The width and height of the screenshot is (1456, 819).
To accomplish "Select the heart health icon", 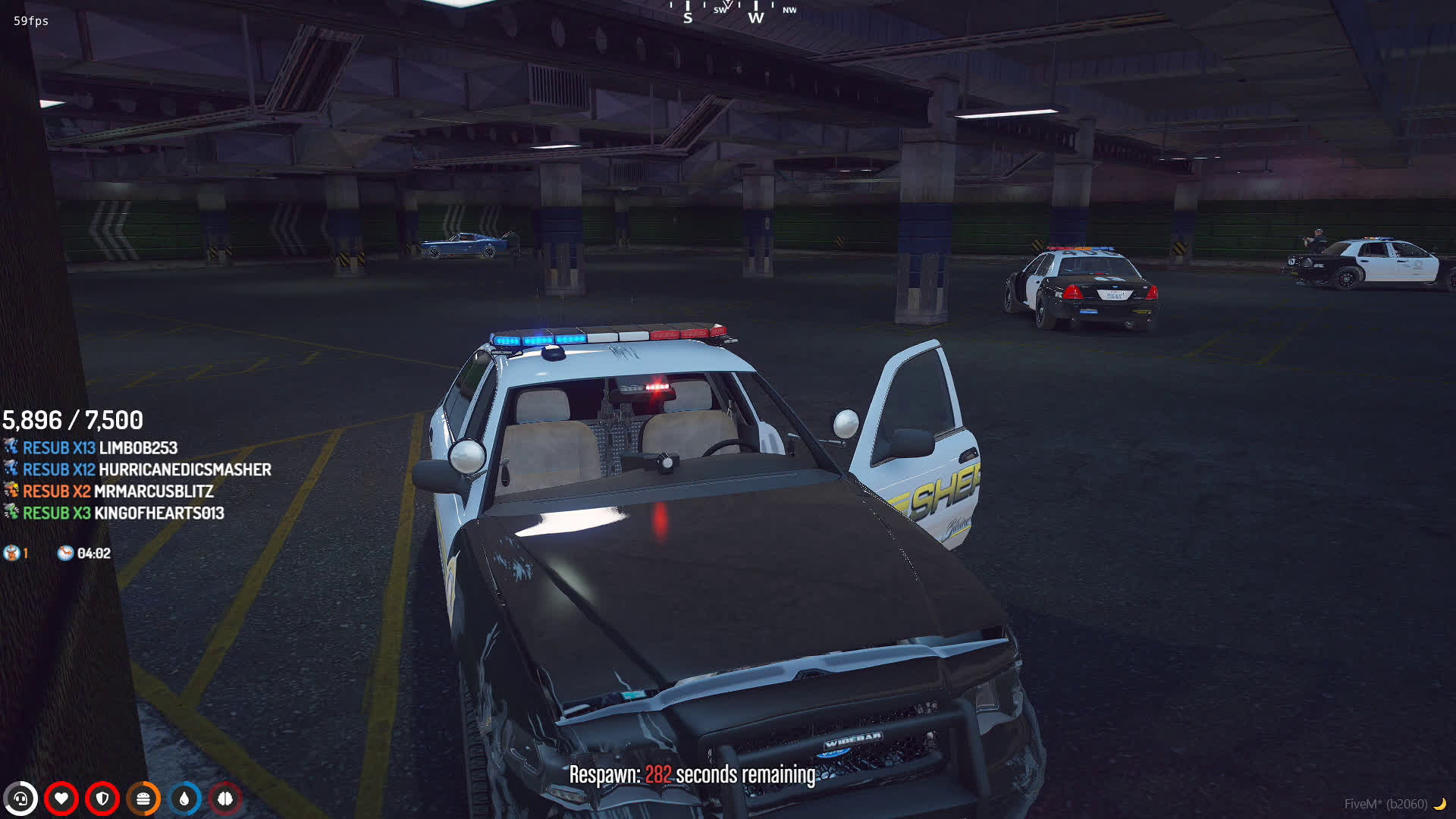I will (61, 799).
